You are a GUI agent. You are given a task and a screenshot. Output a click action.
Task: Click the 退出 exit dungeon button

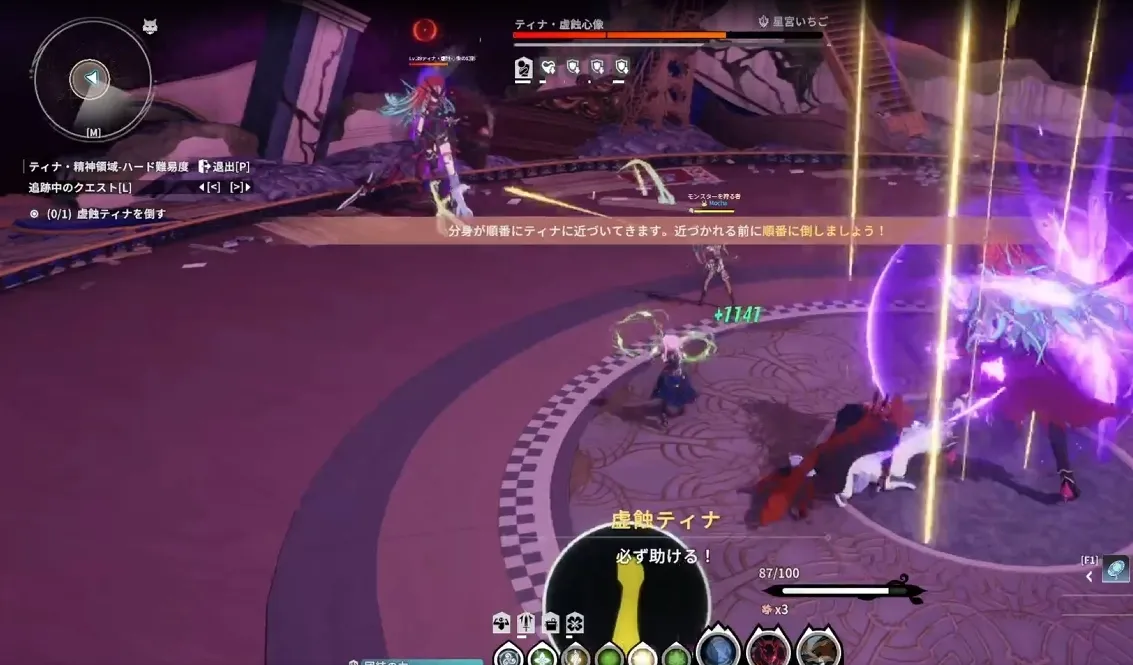(x=223, y=166)
